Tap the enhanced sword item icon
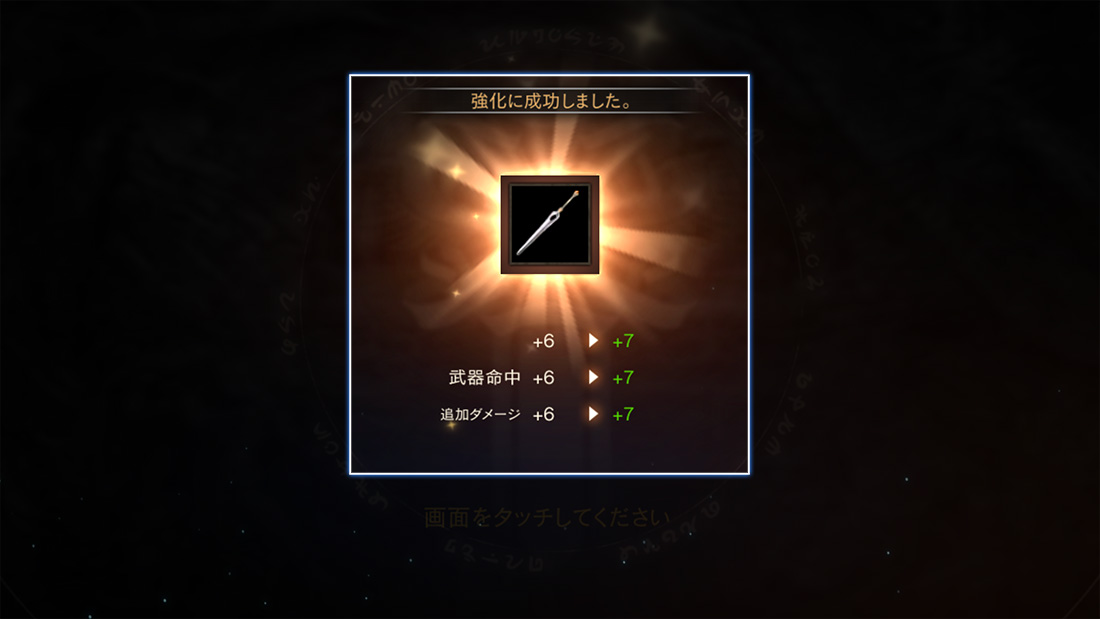The height and width of the screenshot is (619, 1100). click(x=549, y=225)
